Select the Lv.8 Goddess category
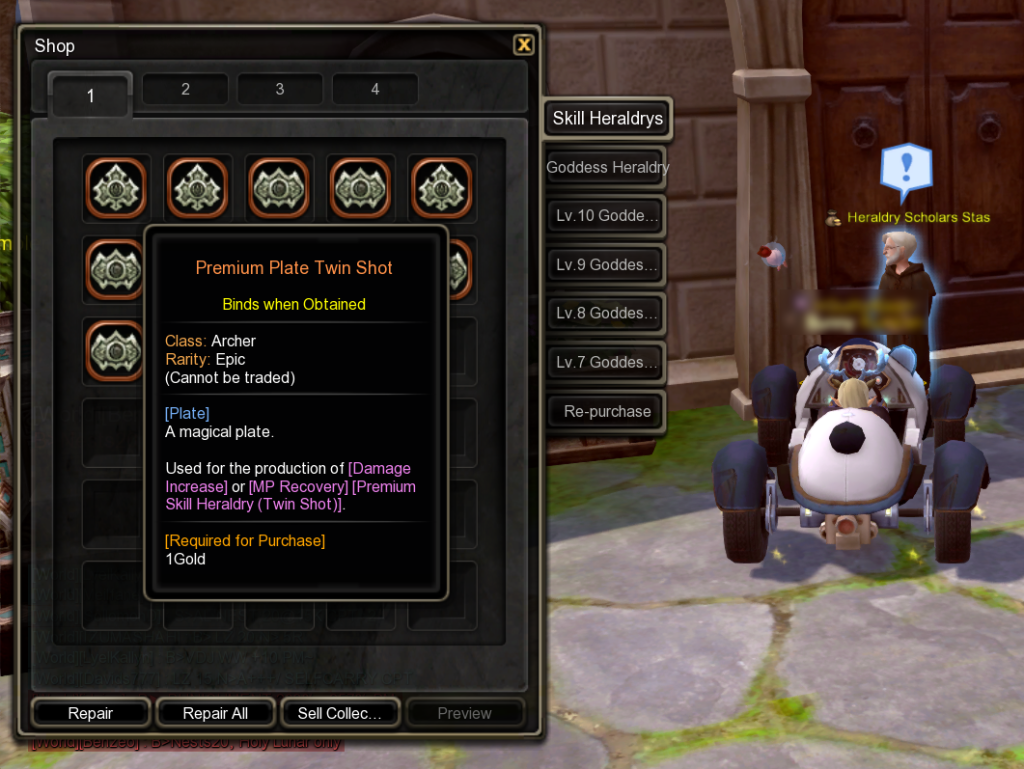 [x=607, y=313]
